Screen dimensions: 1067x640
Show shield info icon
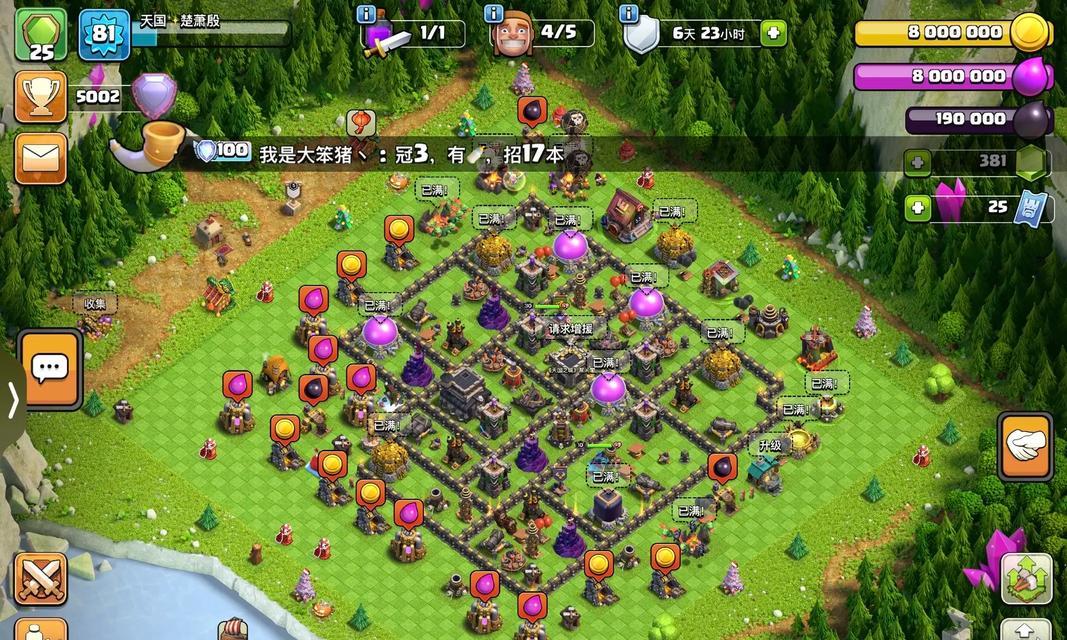coord(628,14)
